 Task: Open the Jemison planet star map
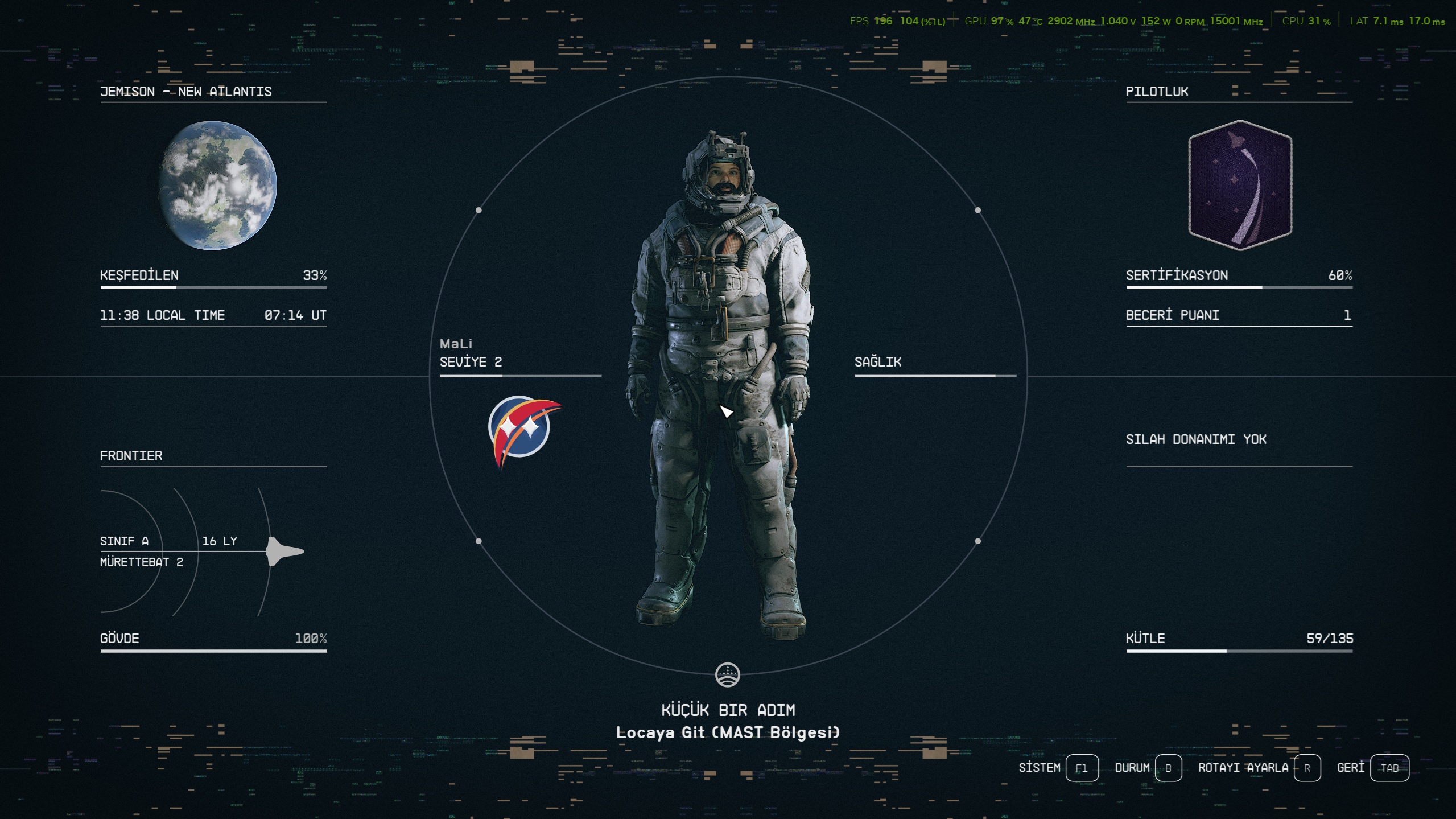pyautogui.click(x=218, y=186)
